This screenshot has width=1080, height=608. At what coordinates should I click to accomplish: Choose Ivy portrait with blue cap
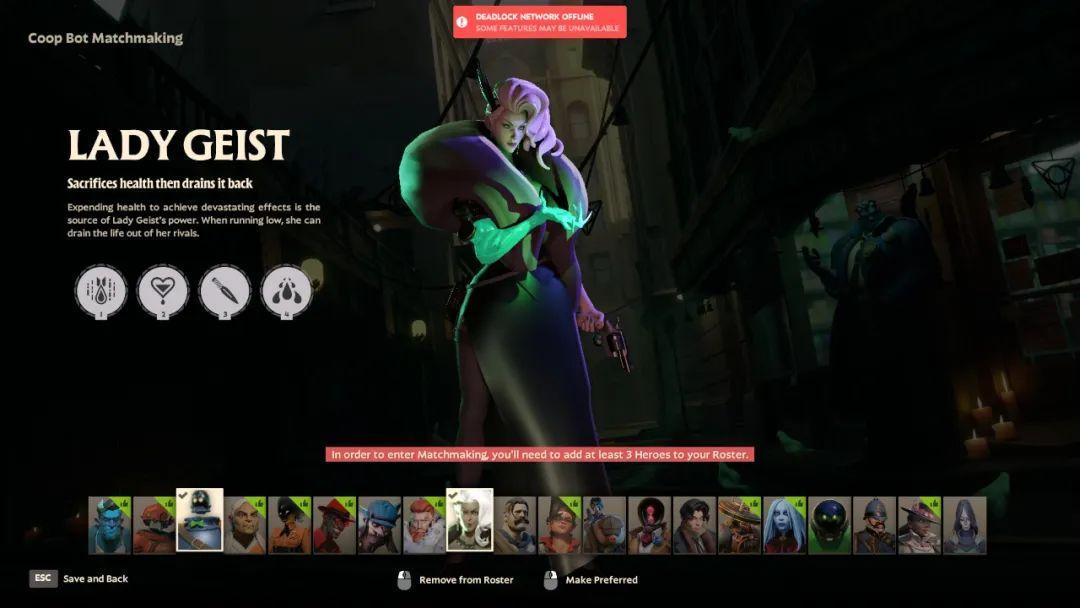379,525
